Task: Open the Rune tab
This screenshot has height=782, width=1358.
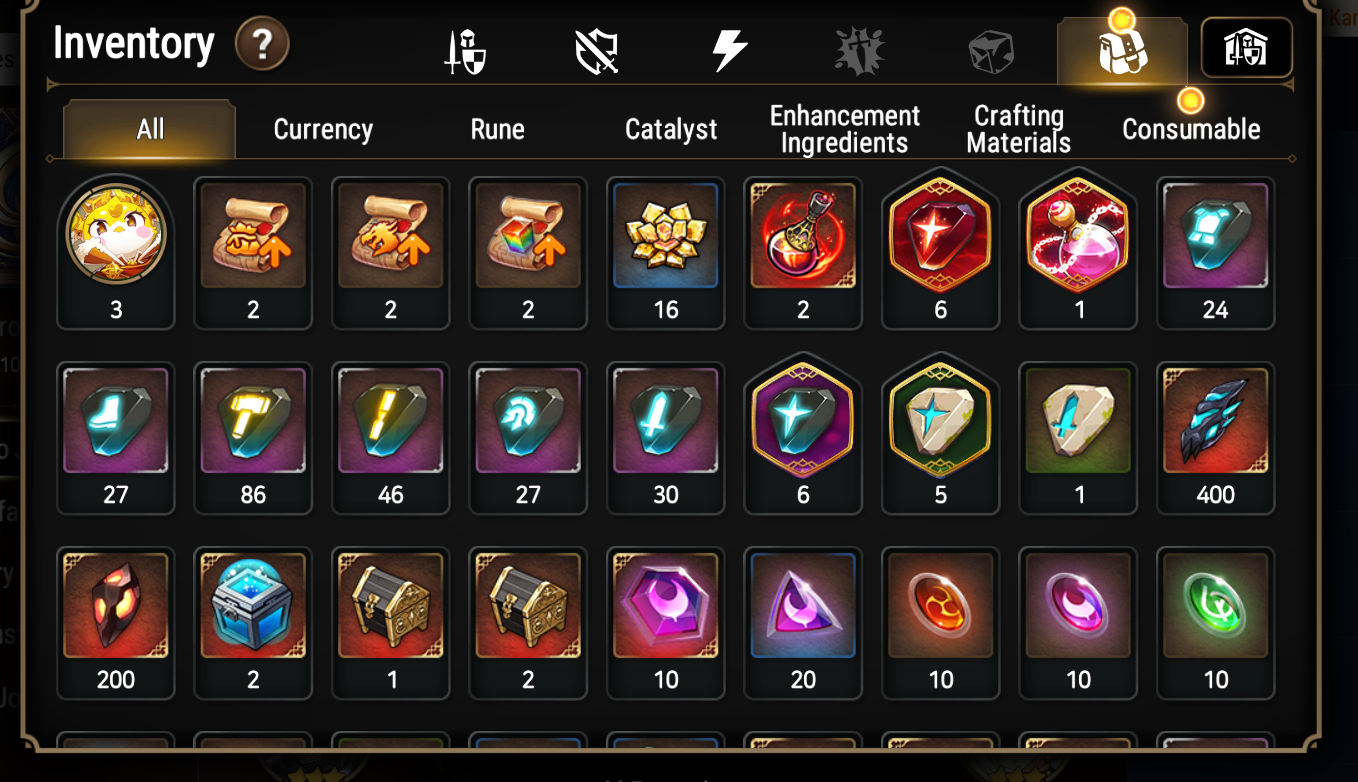Action: click(497, 129)
